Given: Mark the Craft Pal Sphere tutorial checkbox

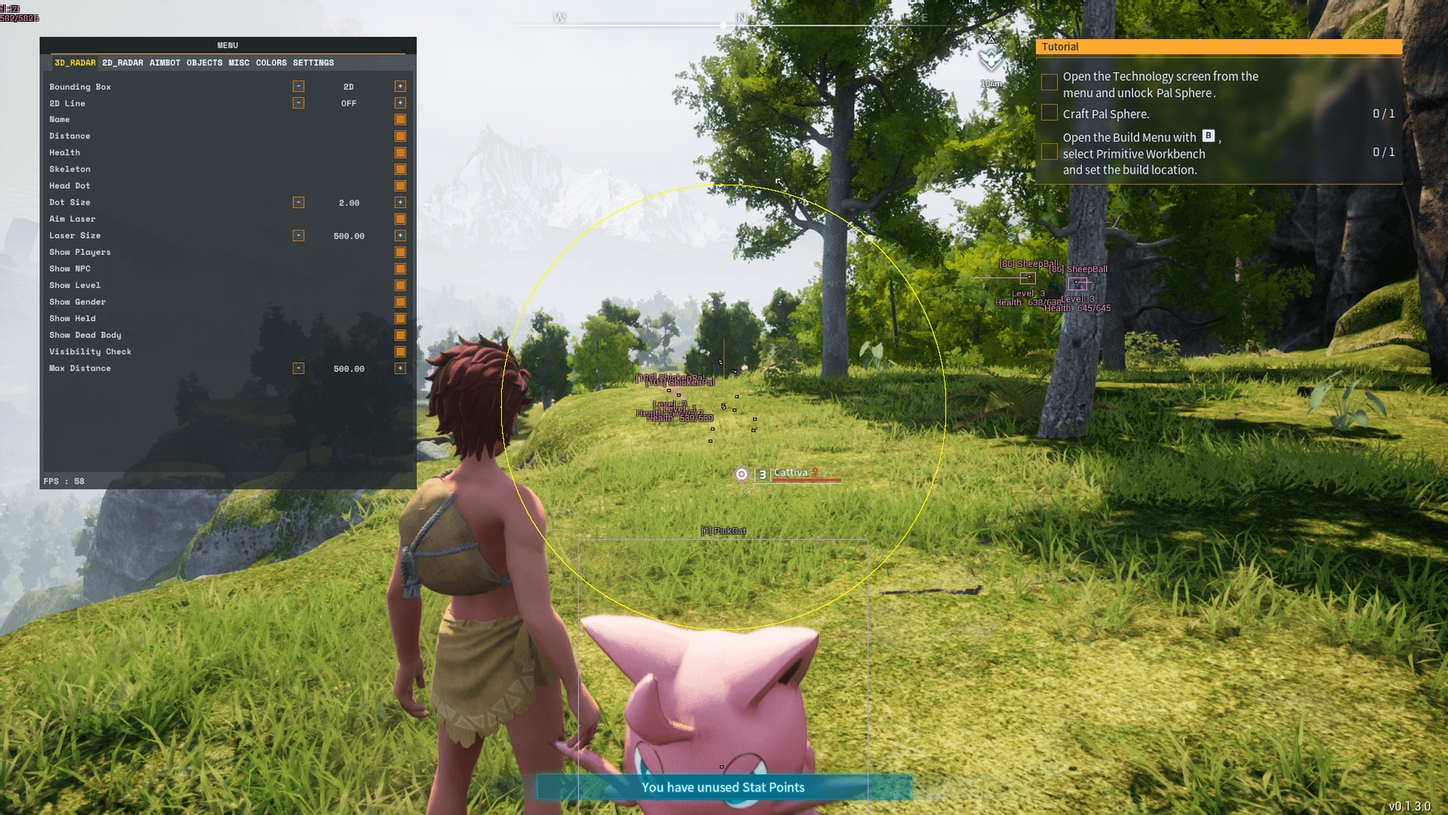Looking at the screenshot, I should 1048,113.
